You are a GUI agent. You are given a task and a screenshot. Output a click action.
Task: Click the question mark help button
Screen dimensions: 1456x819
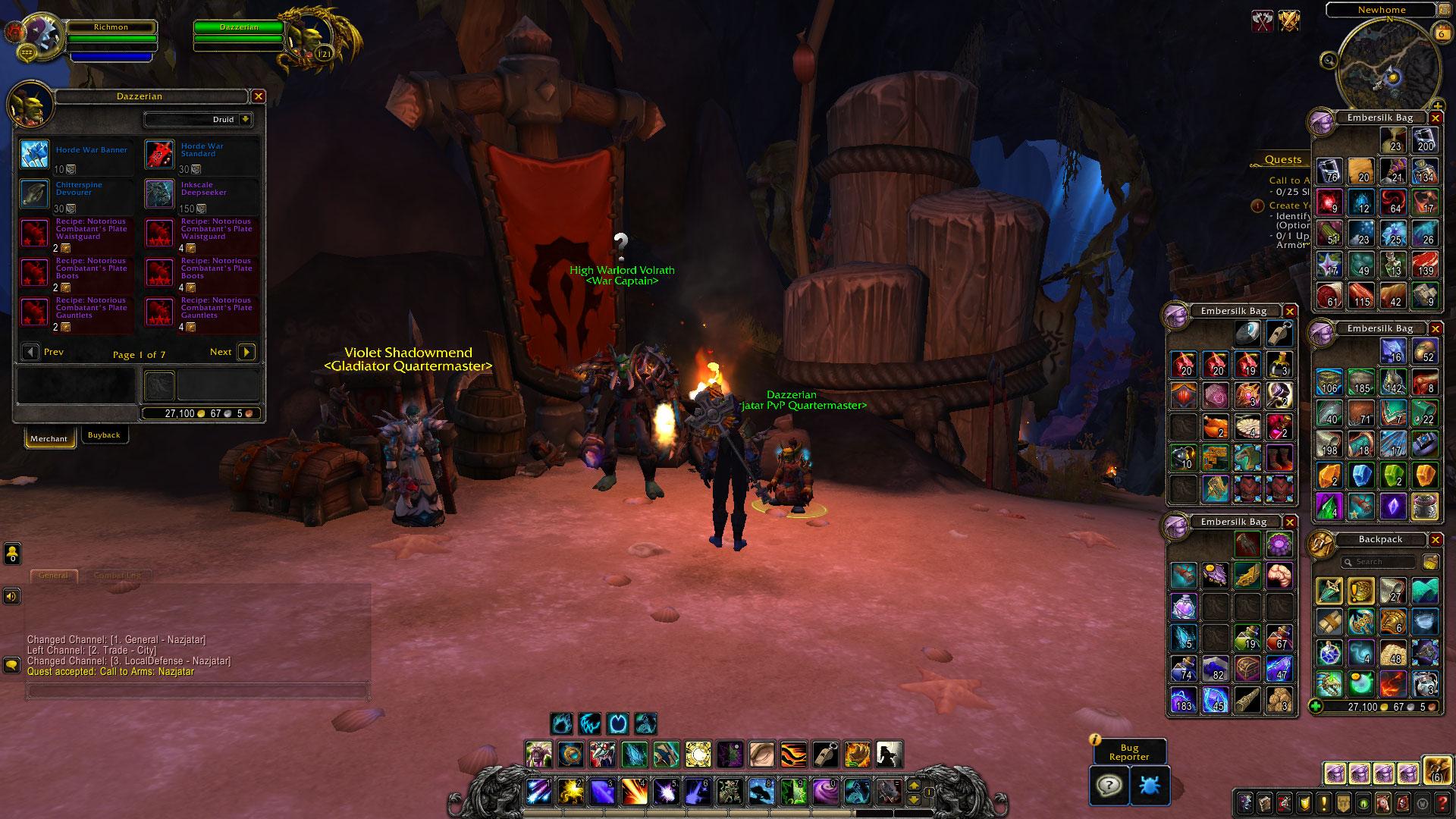click(1109, 786)
